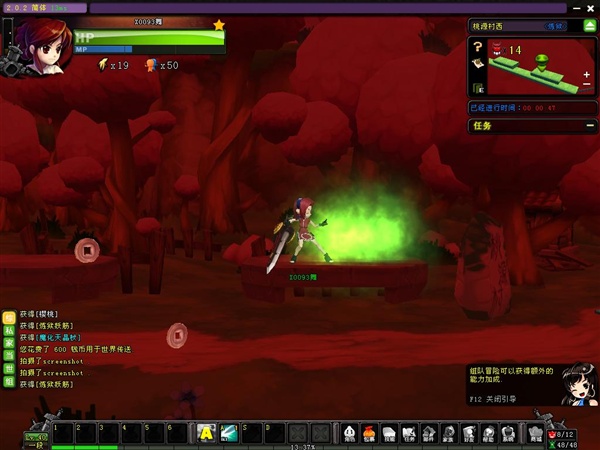Open the 好友 friends list
The height and width of the screenshot is (450, 600).
469,432
